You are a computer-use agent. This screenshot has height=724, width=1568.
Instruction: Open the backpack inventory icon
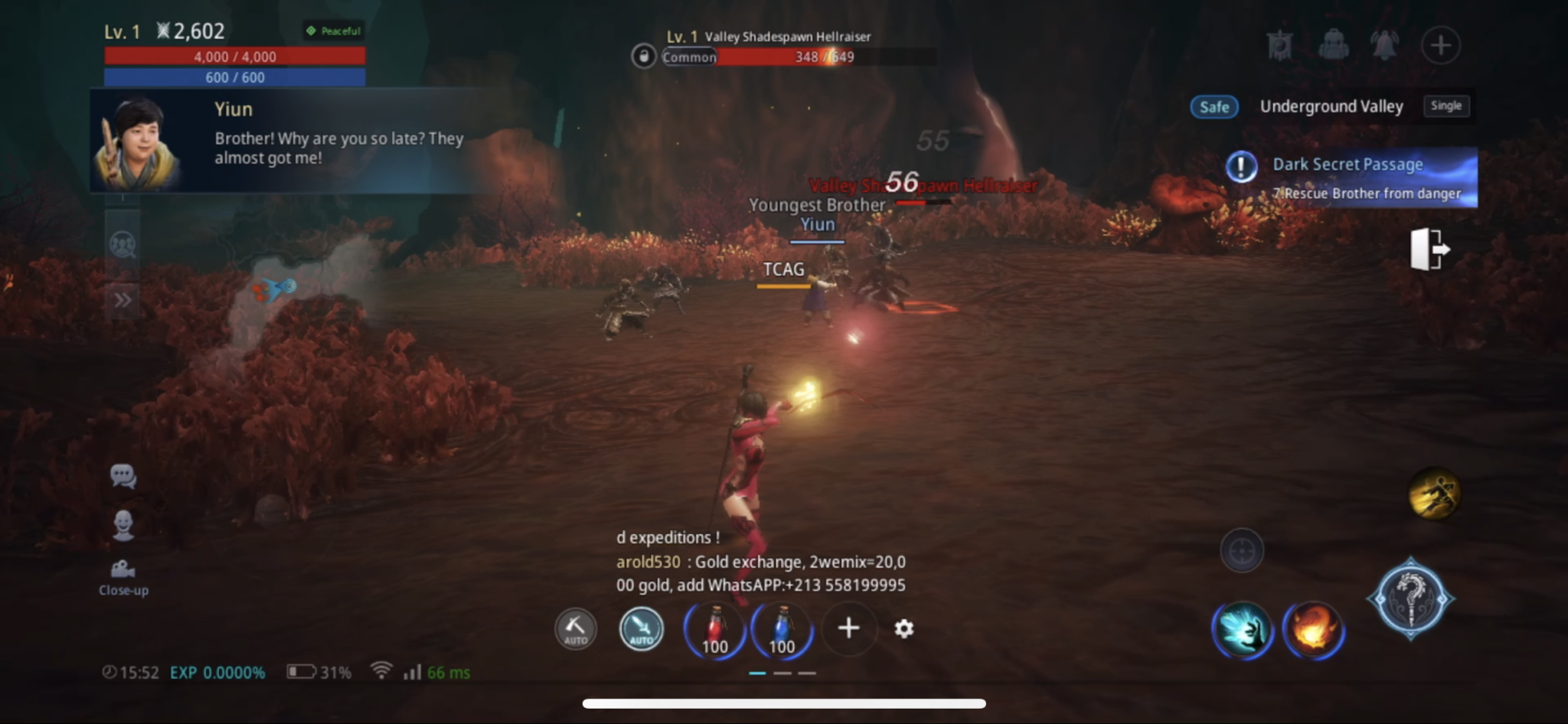click(x=1335, y=45)
